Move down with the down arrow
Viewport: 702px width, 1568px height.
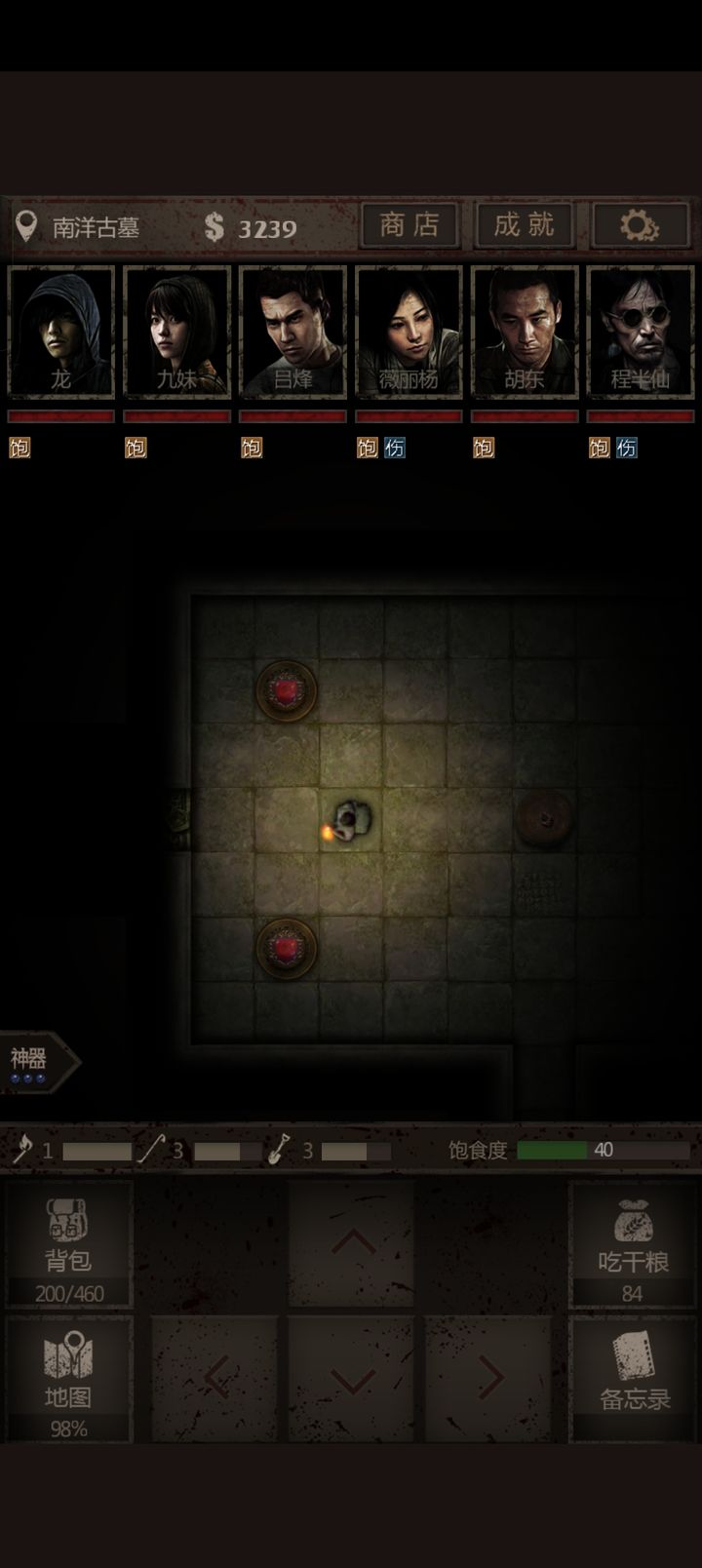point(352,1379)
